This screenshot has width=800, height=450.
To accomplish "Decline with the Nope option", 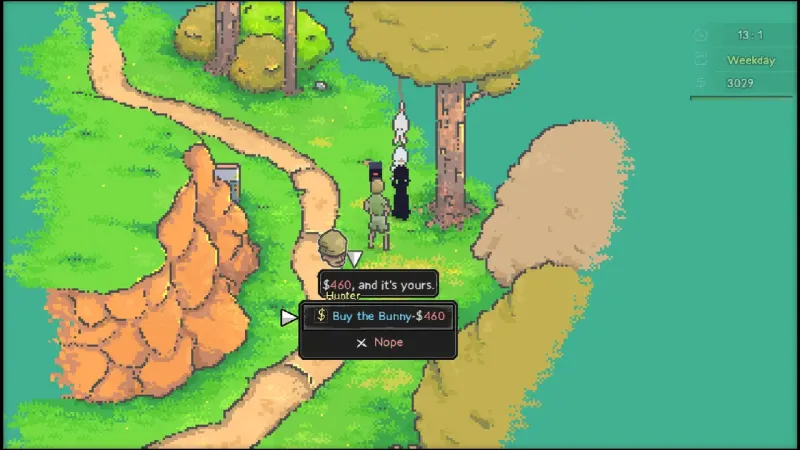I will (x=379, y=342).
